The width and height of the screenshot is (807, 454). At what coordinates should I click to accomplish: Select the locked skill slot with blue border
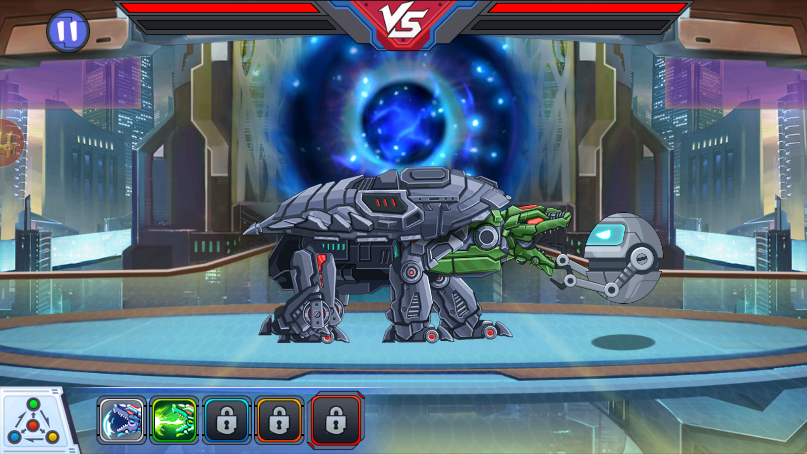click(x=226, y=421)
